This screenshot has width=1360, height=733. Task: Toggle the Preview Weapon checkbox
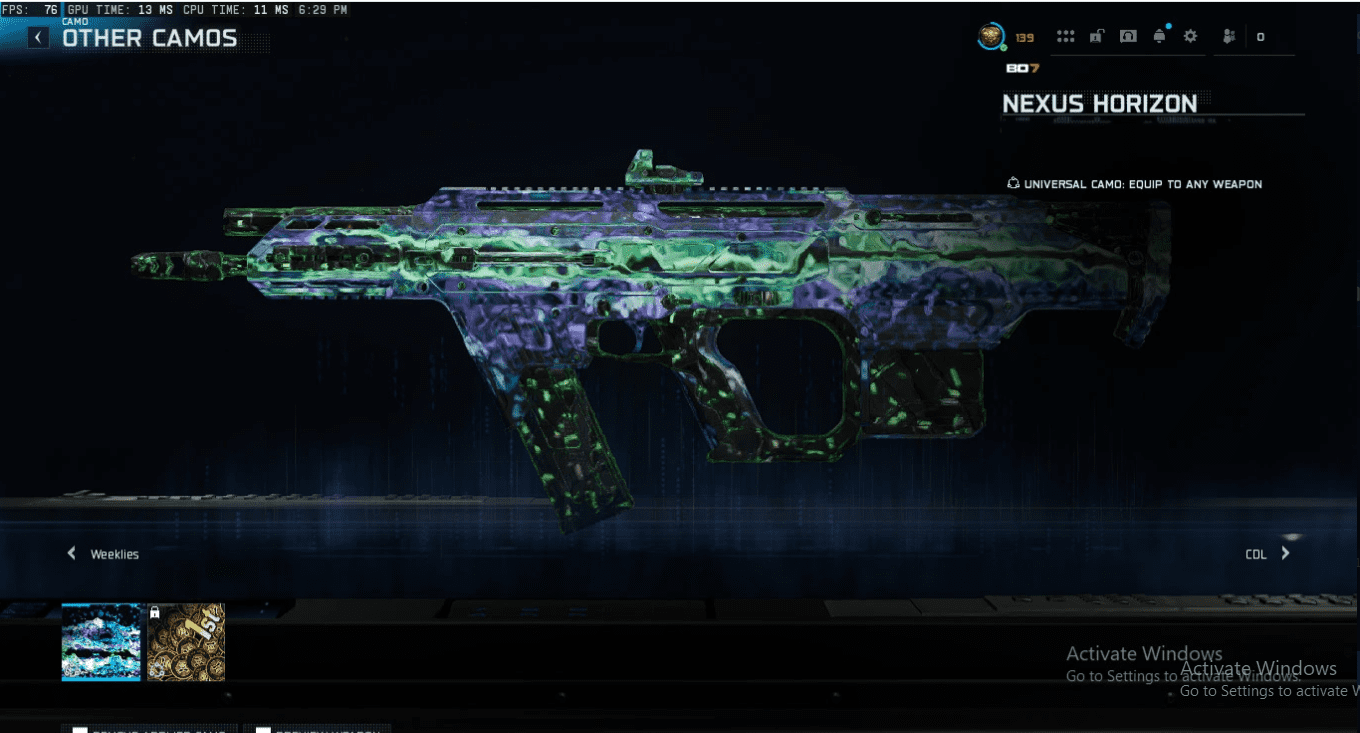point(262,728)
